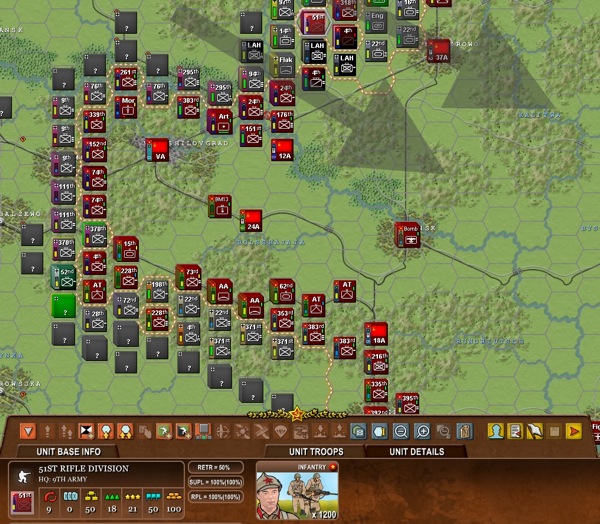Open the commander portrait silhouette button
This screenshot has width=600, height=524.
click(x=494, y=431)
